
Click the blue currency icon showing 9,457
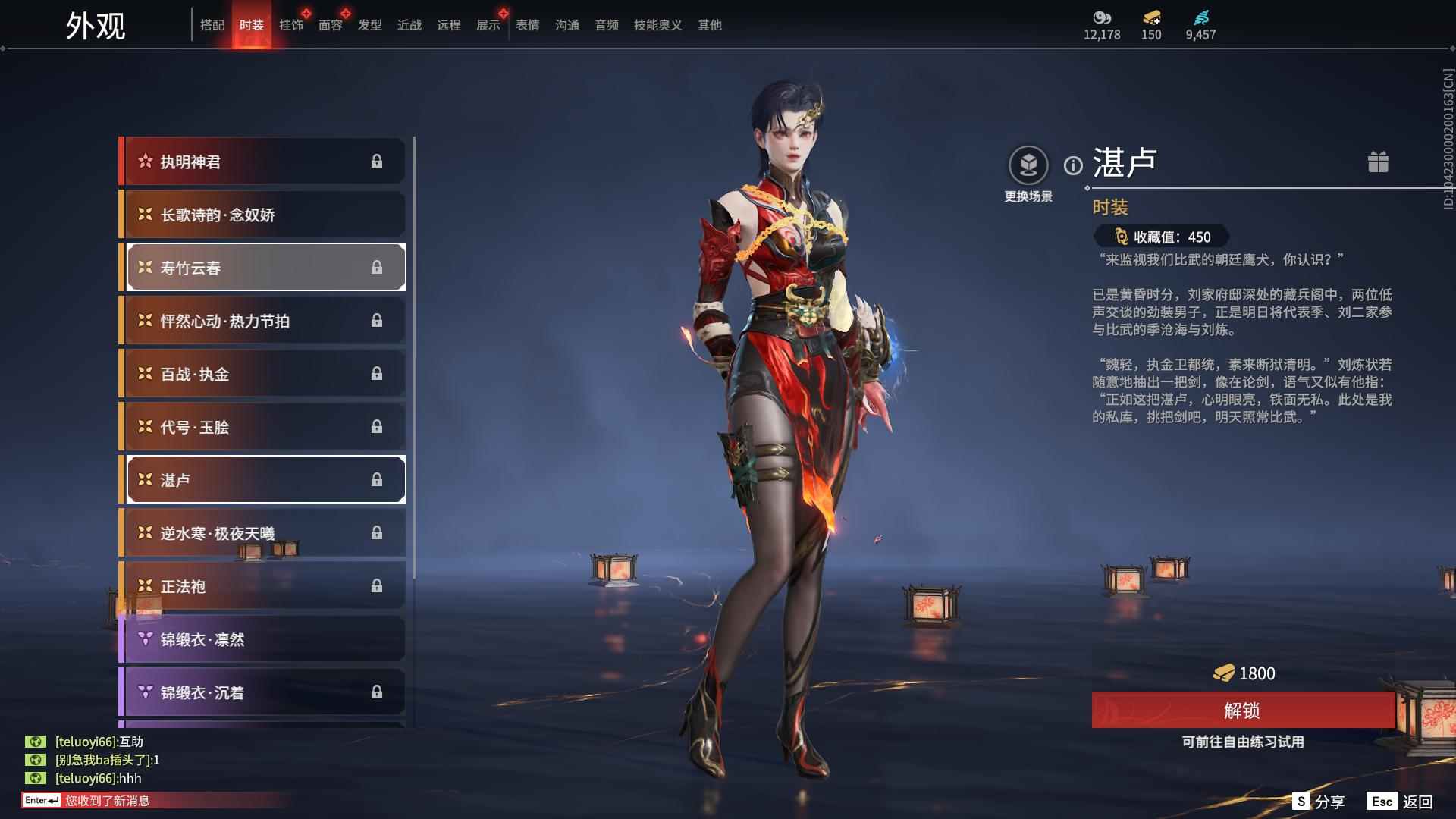point(1200,19)
